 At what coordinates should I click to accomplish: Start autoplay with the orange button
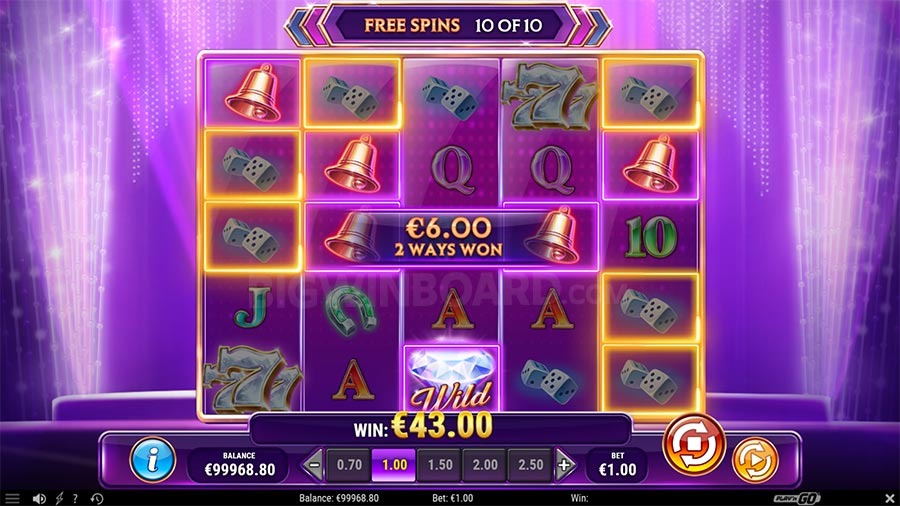754,461
